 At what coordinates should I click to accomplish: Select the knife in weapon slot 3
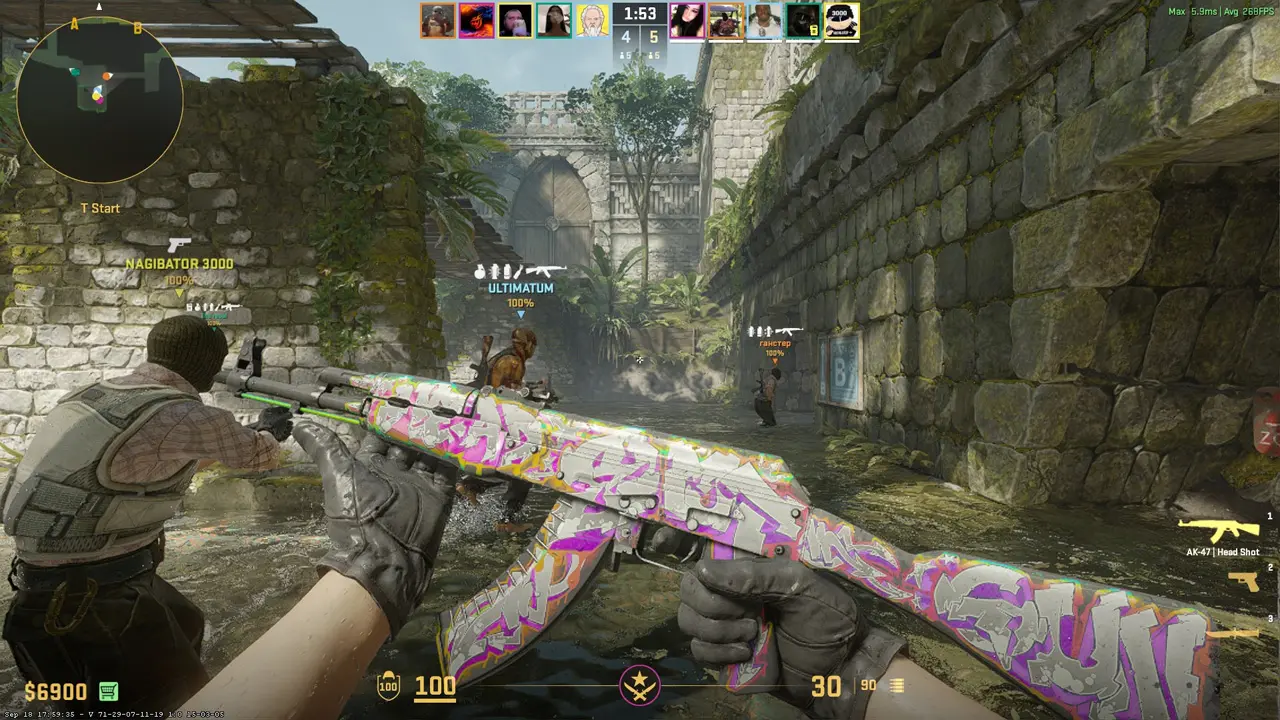coord(1238,633)
